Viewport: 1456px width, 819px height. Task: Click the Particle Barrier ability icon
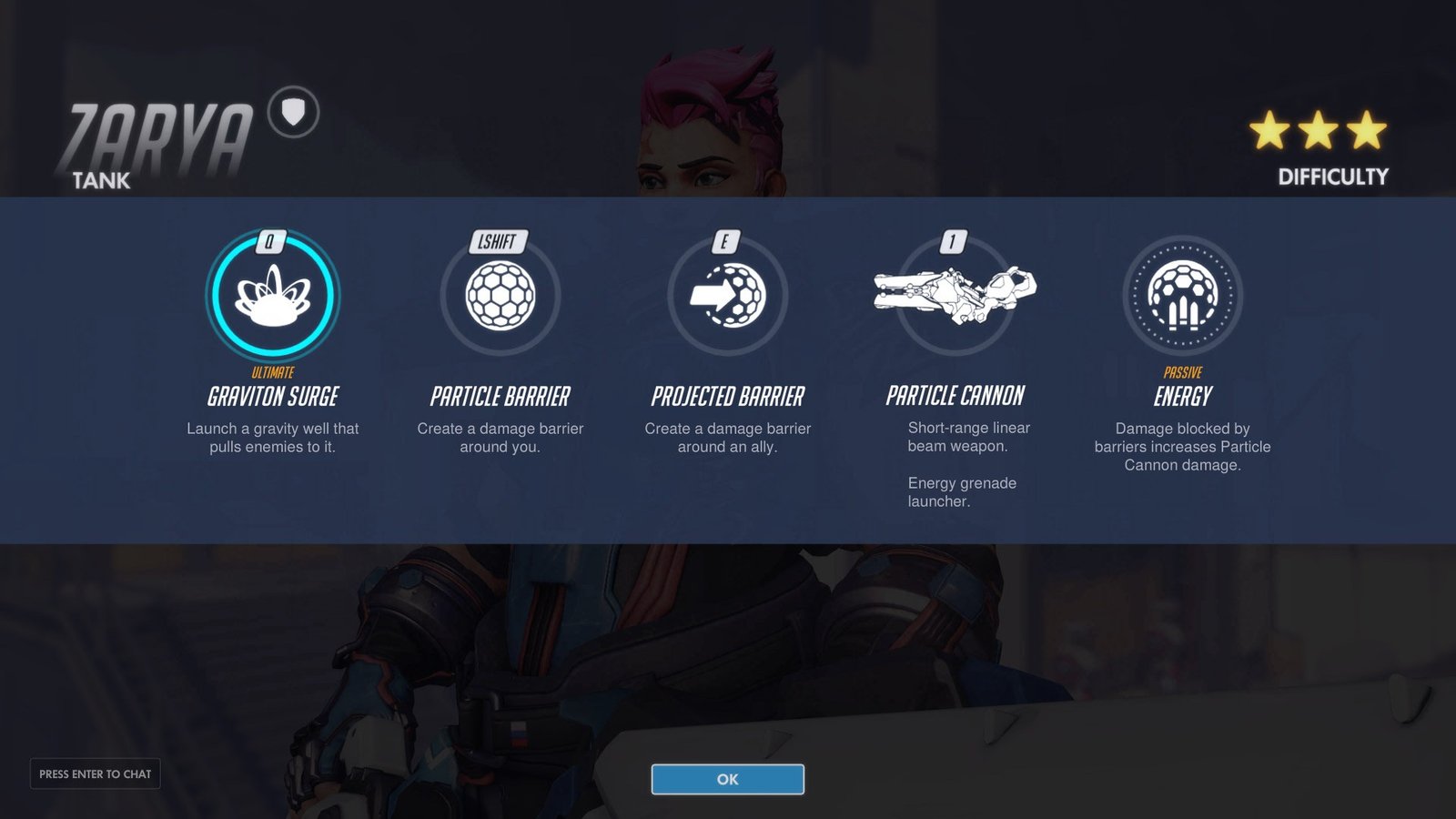500,296
